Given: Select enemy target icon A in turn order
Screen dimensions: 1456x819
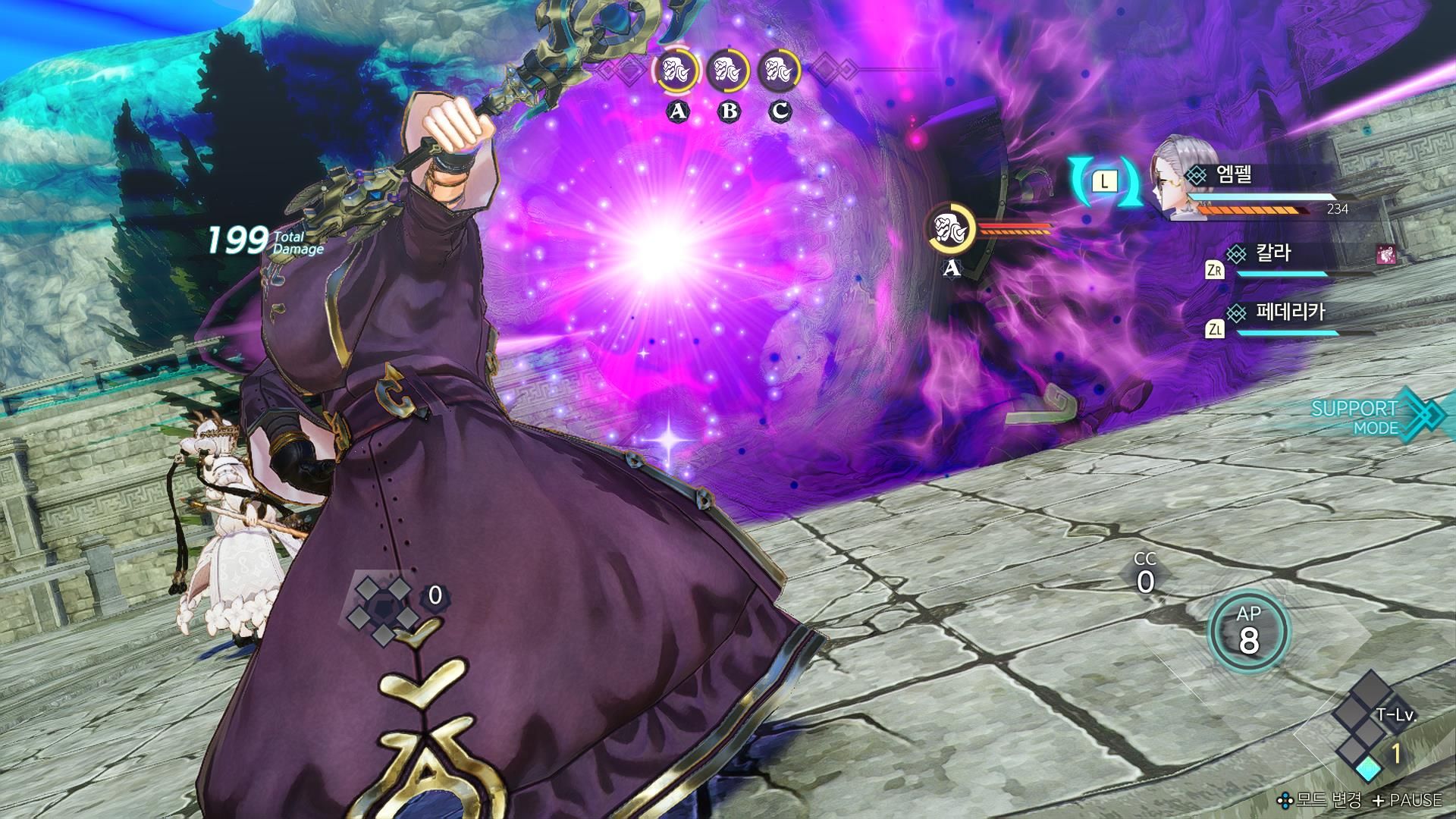Looking at the screenshot, I should coord(676,72).
